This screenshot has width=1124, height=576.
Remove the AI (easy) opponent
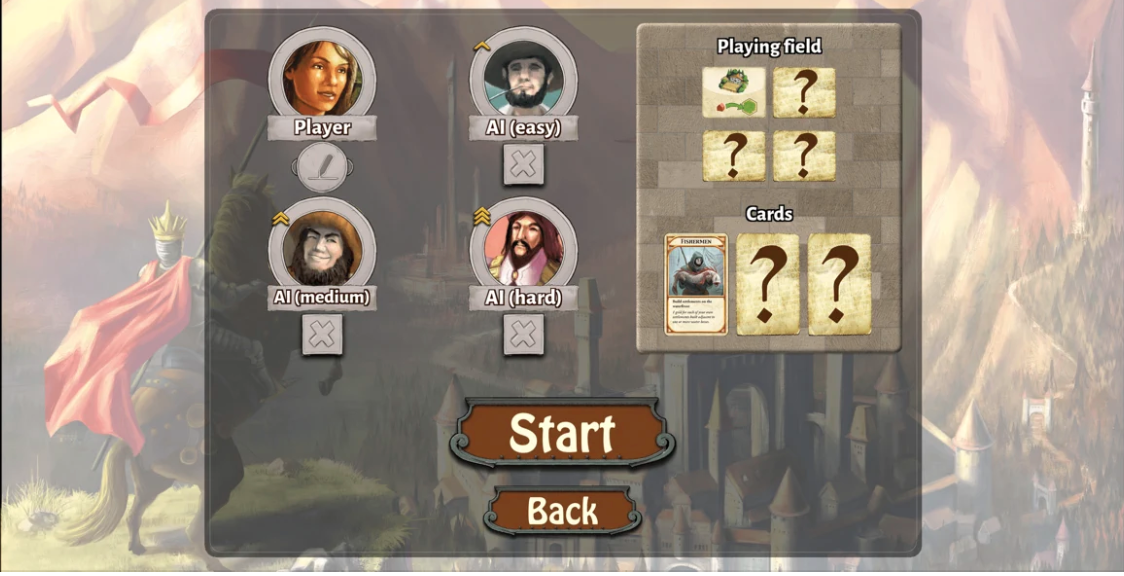(523, 165)
